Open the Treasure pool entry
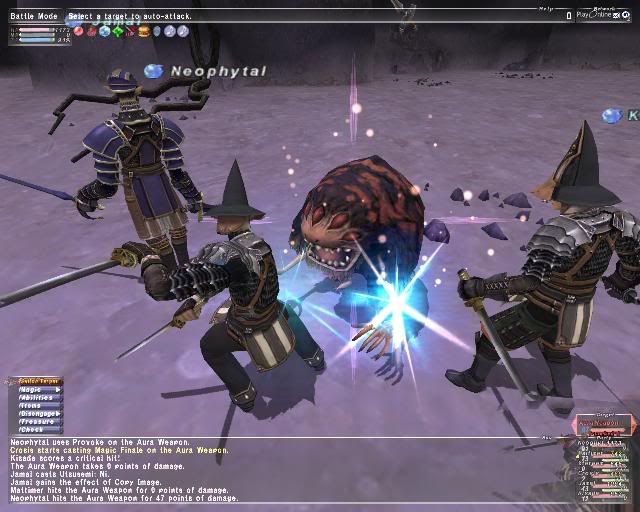Screen dimensions: 640x512 coord(37,421)
